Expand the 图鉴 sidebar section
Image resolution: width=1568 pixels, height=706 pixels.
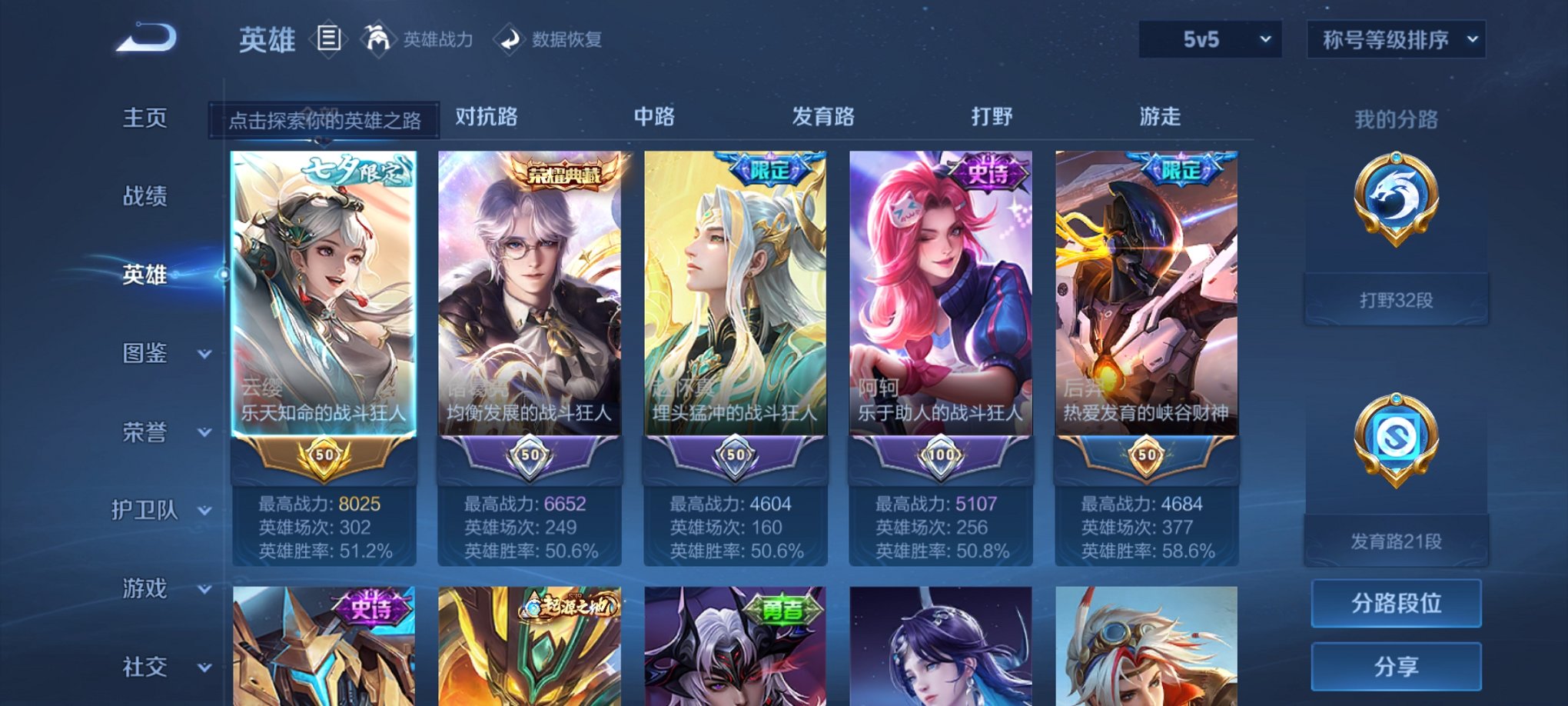(x=158, y=354)
